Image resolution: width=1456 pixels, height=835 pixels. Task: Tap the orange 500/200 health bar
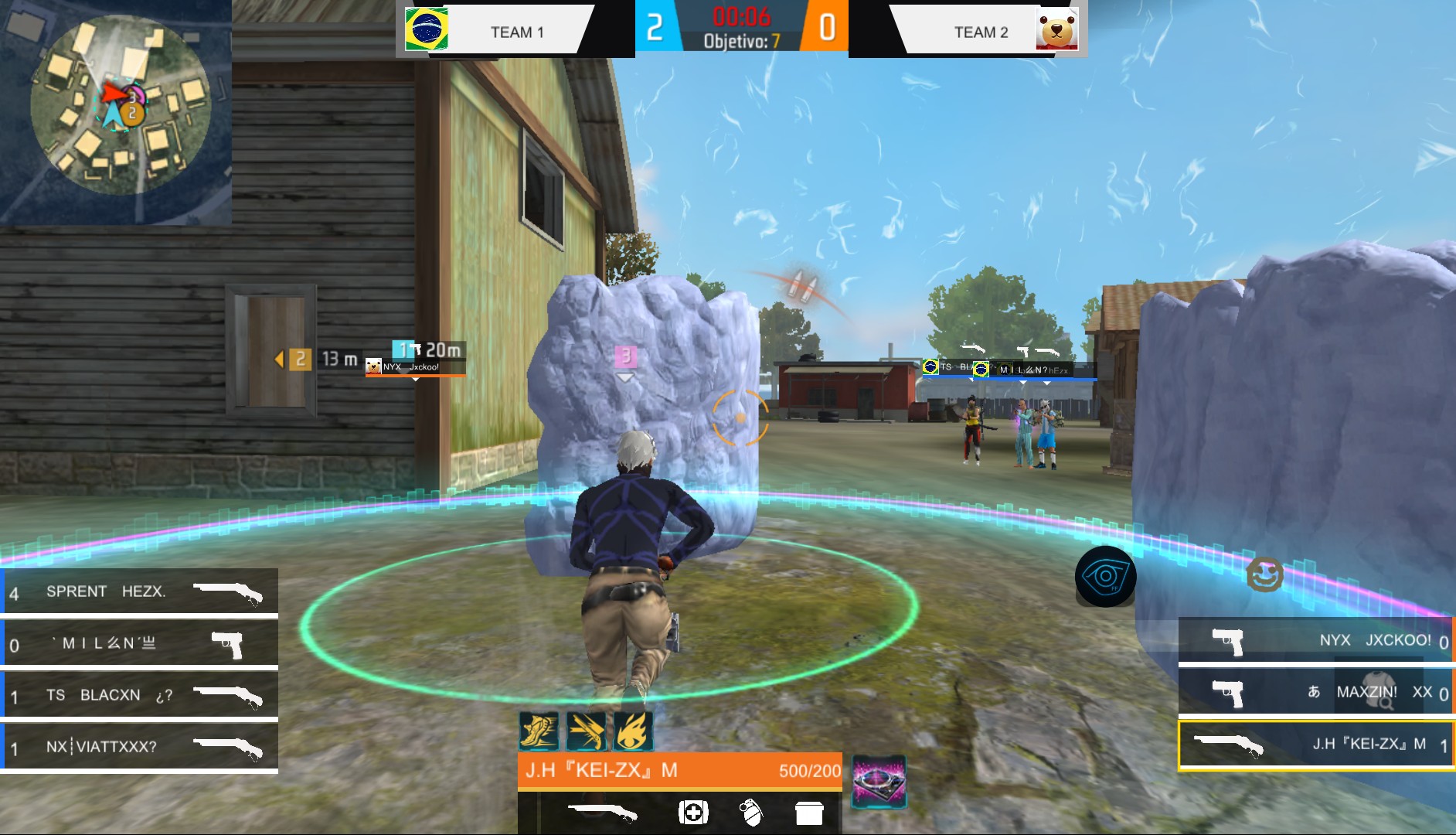(680, 771)
